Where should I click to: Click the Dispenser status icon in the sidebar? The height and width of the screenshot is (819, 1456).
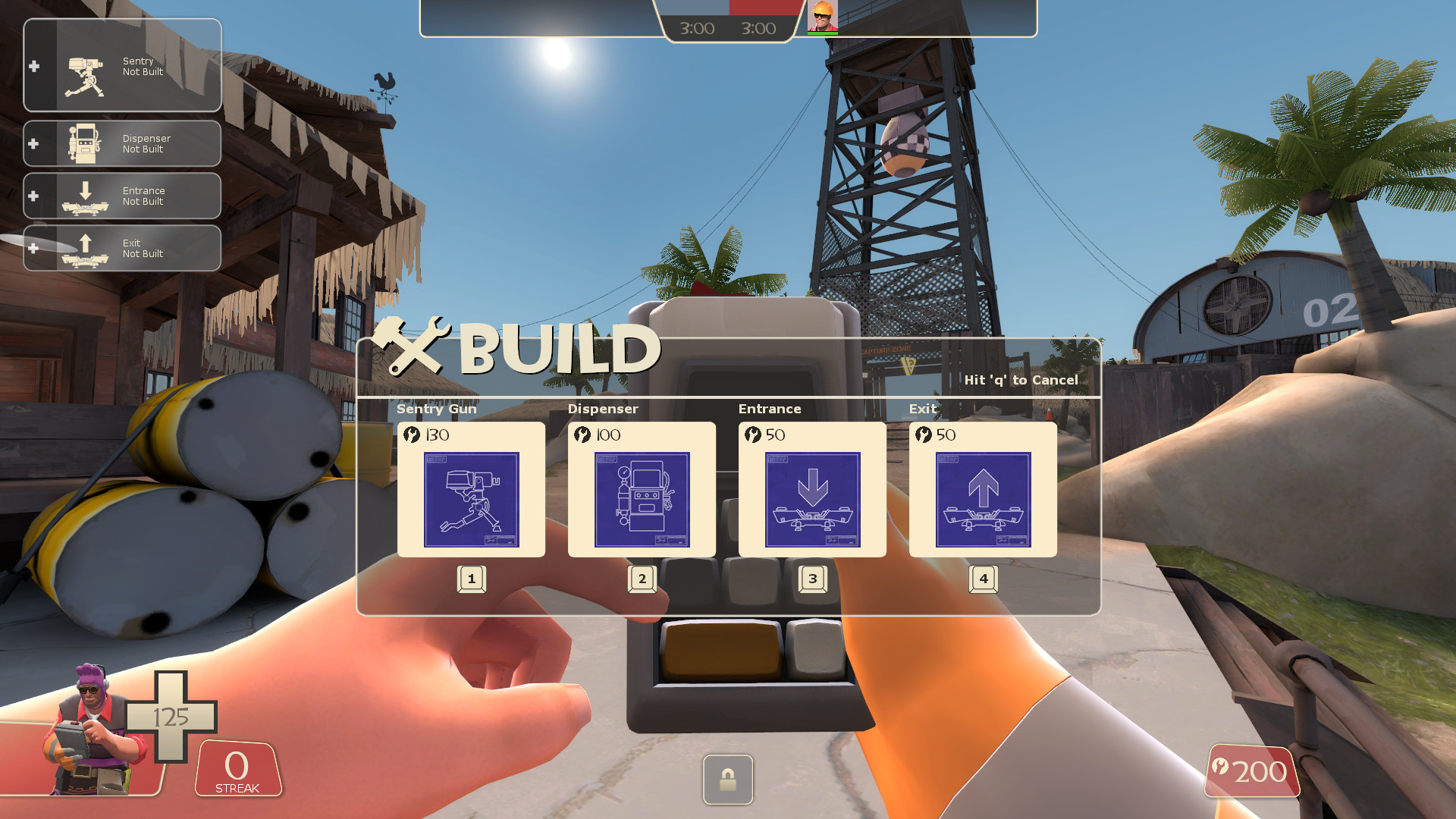coord(86,143)
